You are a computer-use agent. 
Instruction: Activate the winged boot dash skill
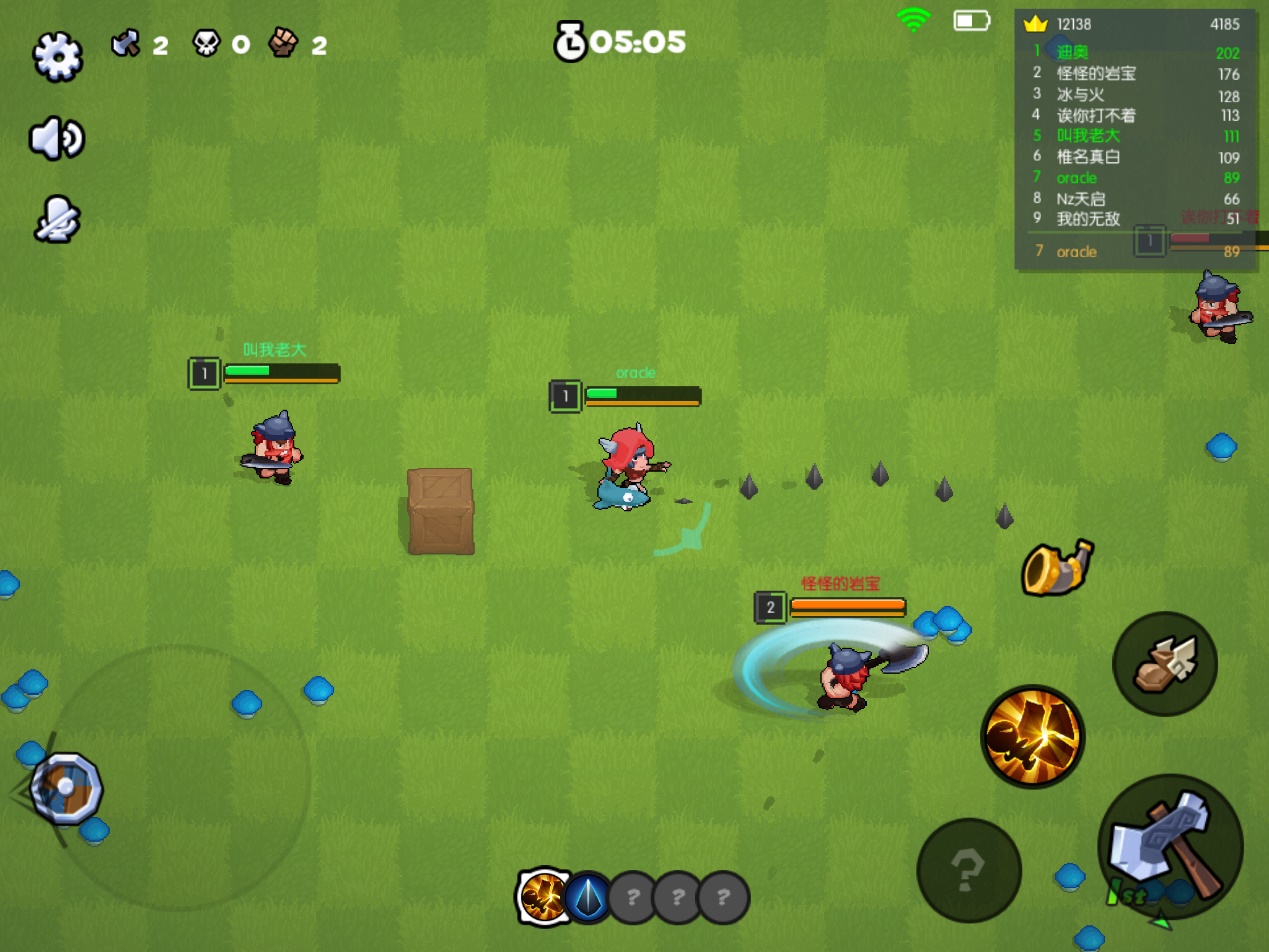[x=1164, y=664]
